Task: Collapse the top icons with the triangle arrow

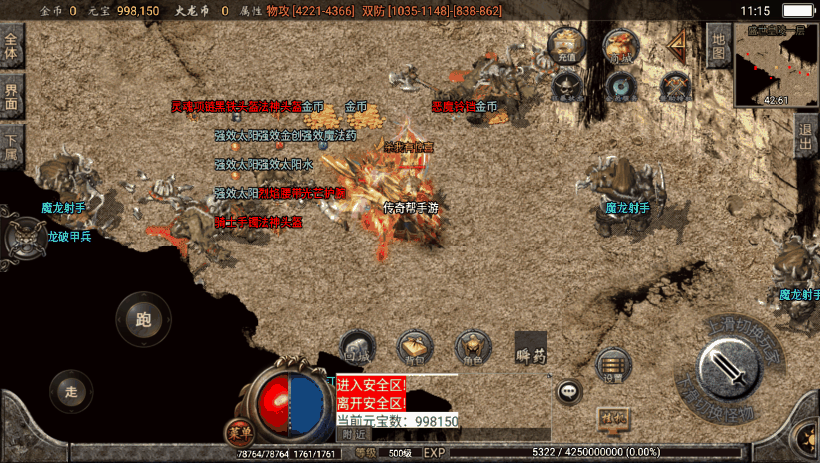Action: click(x=680, y=44)
